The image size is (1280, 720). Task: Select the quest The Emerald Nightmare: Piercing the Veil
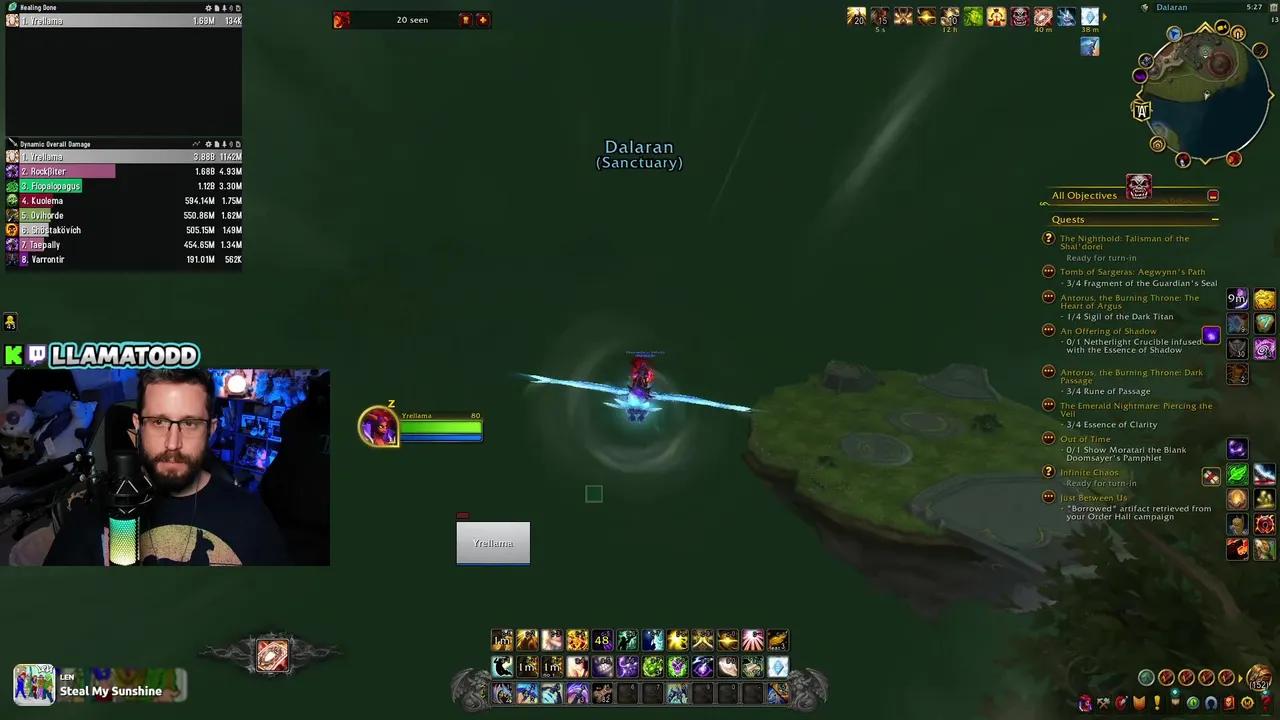click(x=1135, y=410)
